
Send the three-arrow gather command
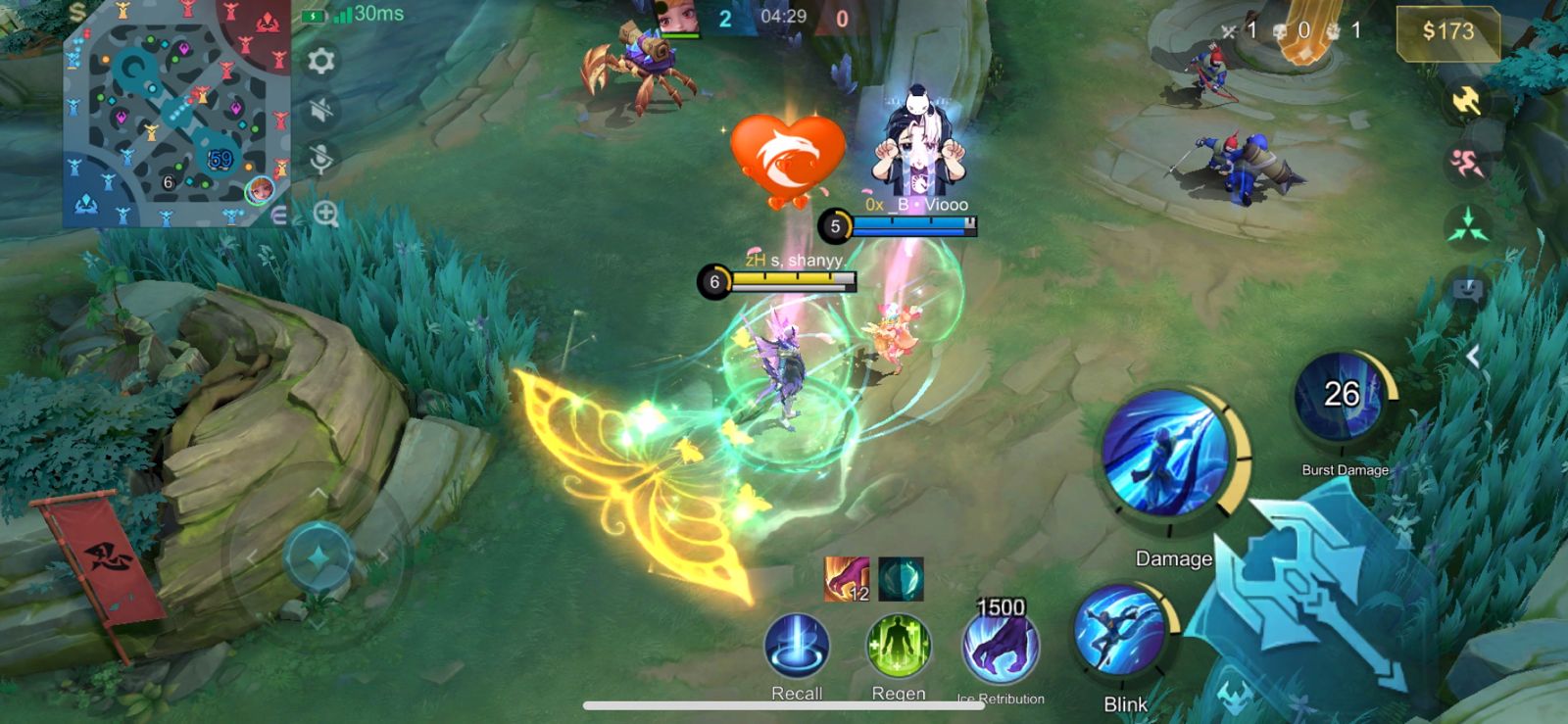1467,225
